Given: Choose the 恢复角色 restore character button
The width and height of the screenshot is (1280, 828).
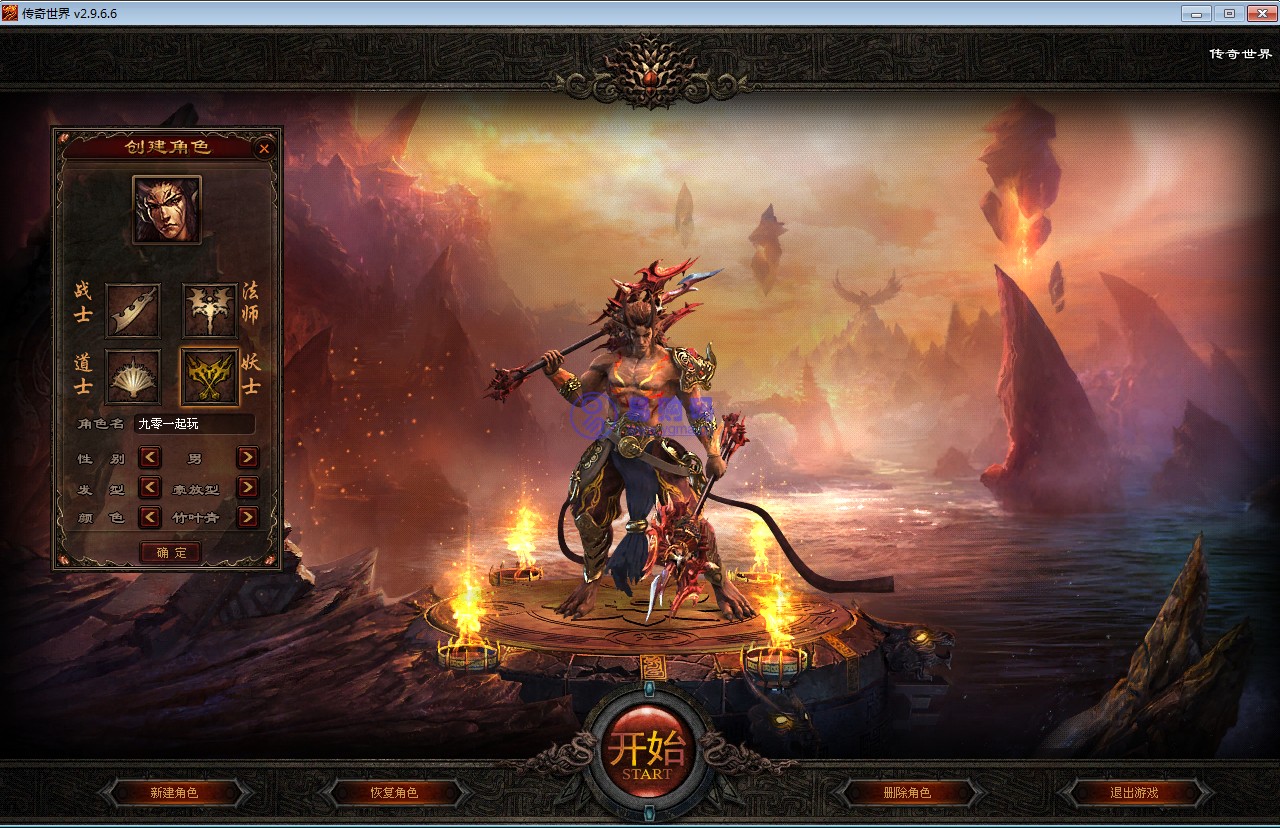Looking at the screenshot, I should [x=393, y=793].
